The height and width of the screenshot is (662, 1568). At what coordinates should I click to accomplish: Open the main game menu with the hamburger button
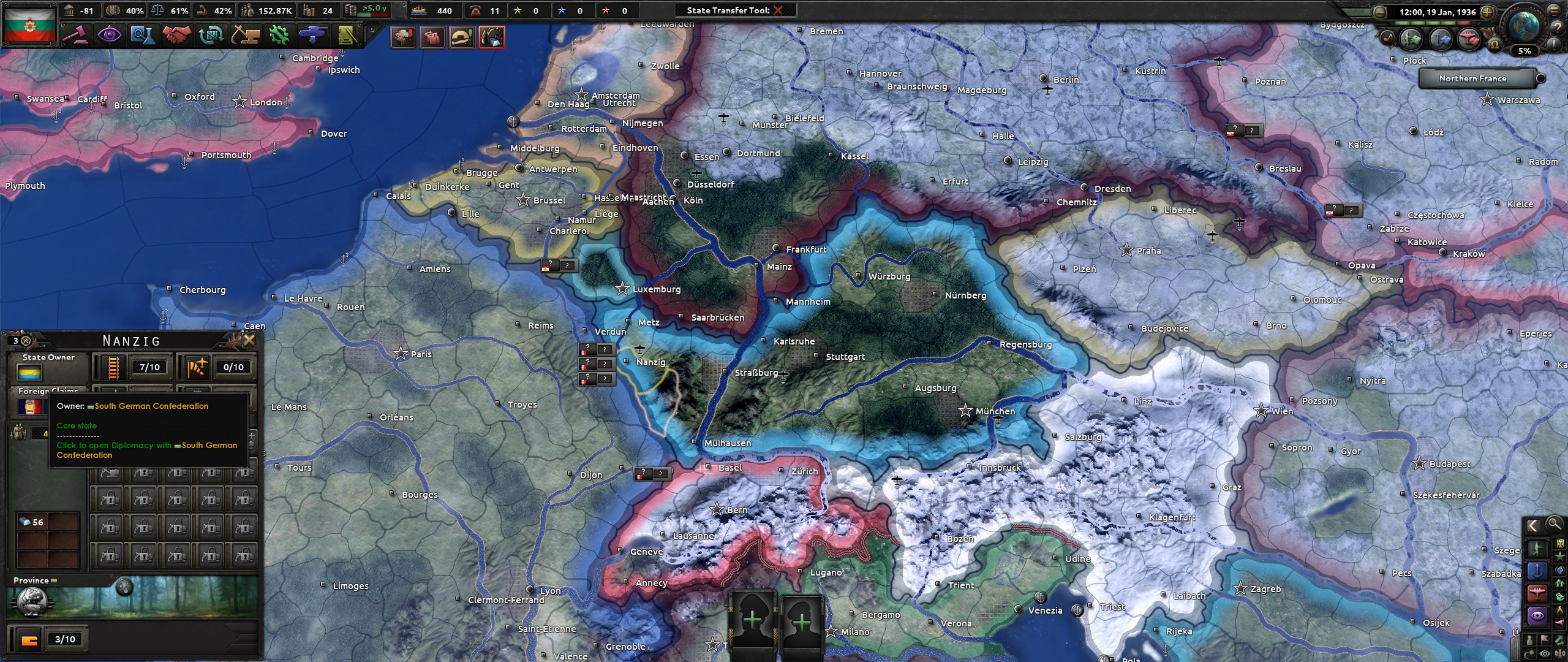1555,10
